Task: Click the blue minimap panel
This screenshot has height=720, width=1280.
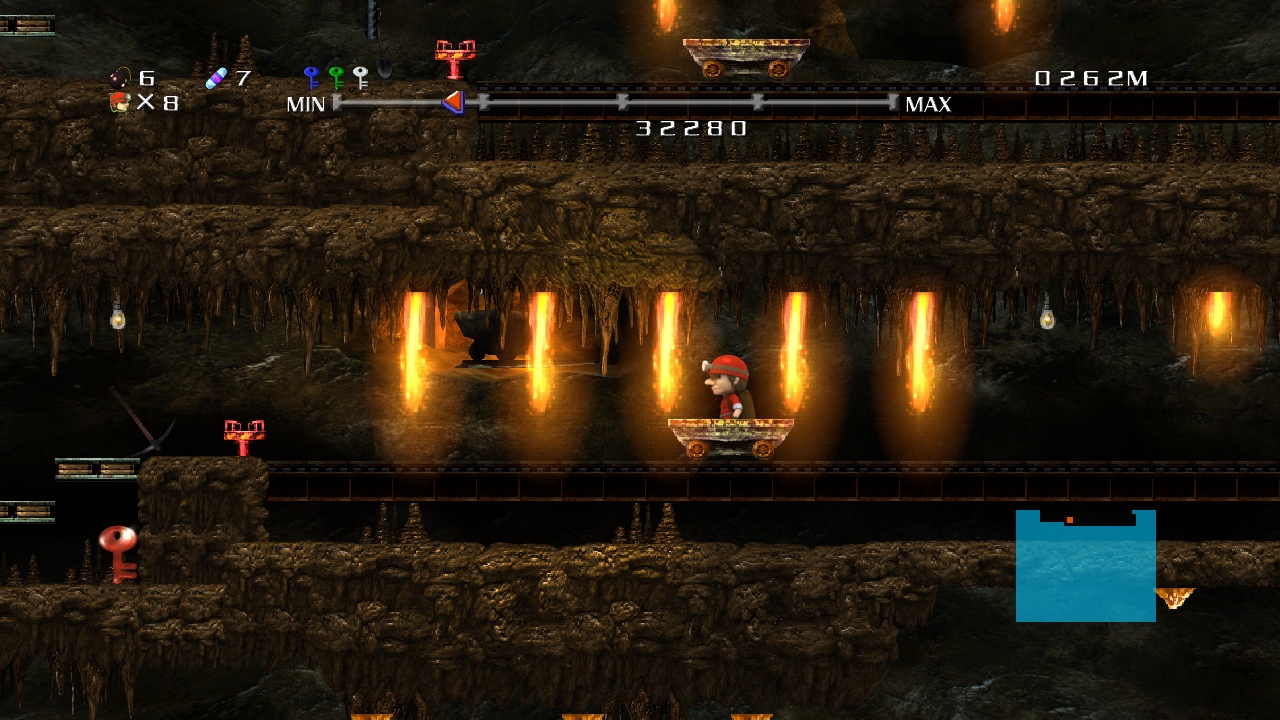Action: 1085,565
